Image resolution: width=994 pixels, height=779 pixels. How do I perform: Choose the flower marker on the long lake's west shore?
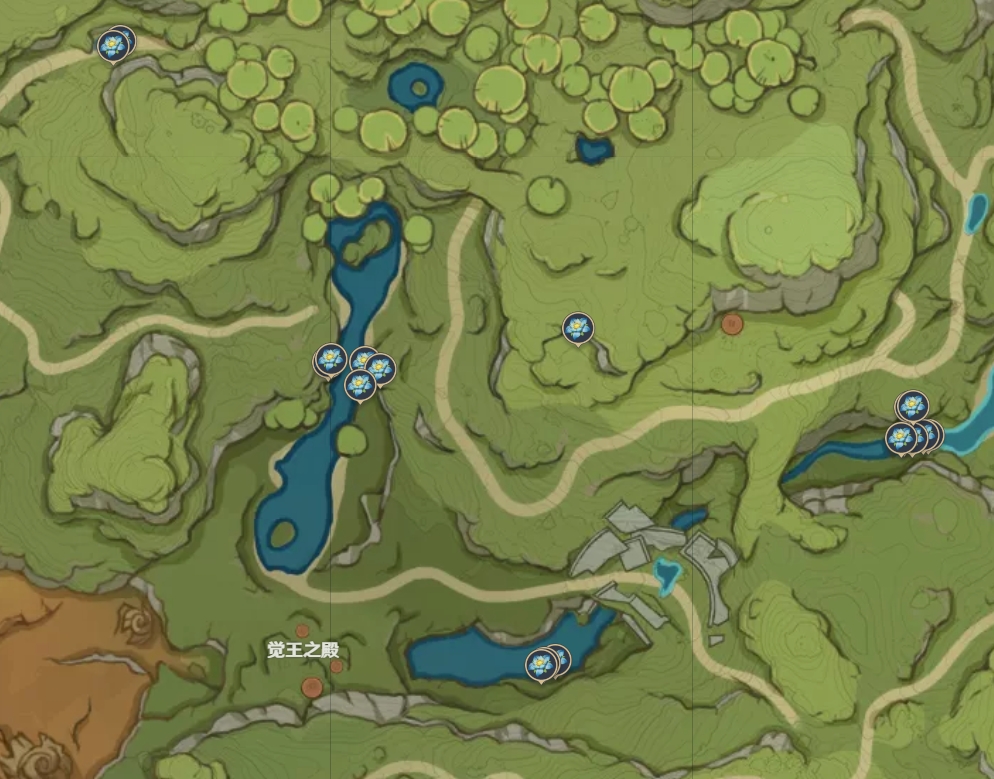[x=330, y=359]
